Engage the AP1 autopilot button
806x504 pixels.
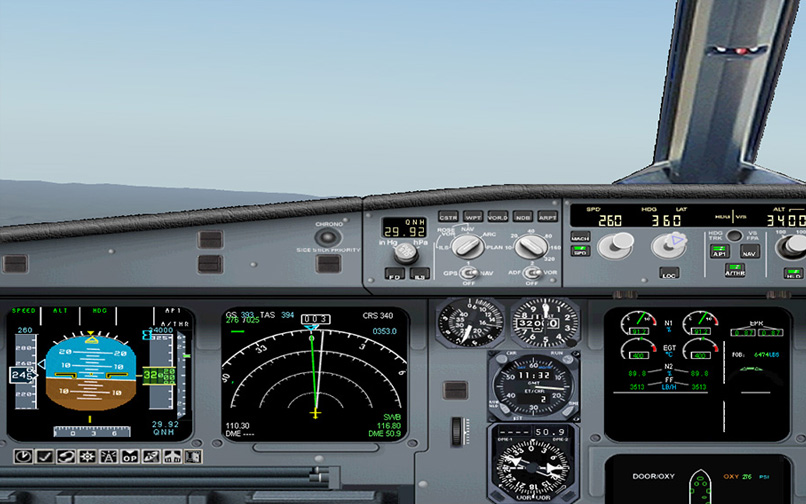tap(719, 253)
